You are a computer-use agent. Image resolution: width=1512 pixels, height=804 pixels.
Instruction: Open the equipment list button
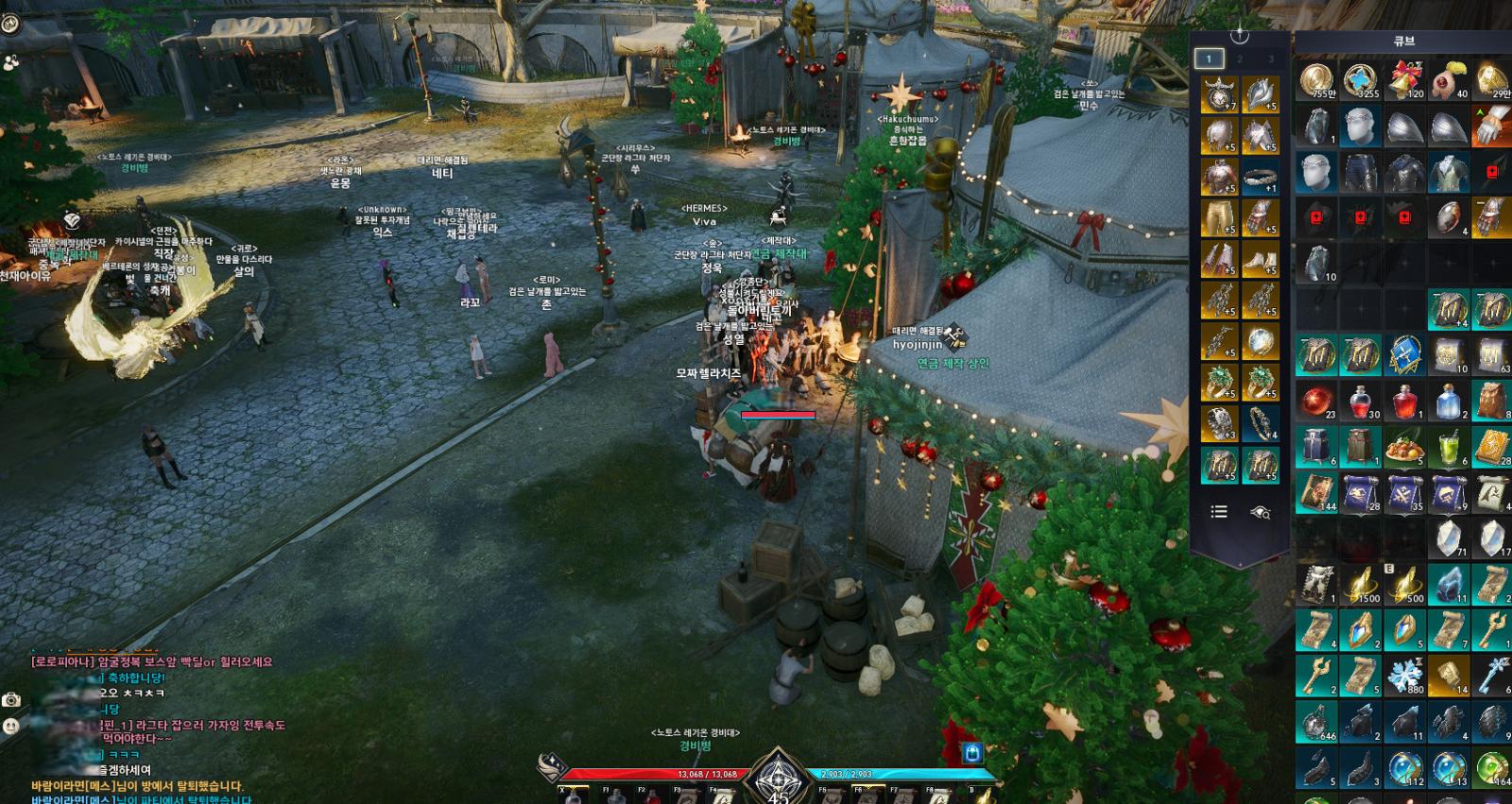[1219, 511]
